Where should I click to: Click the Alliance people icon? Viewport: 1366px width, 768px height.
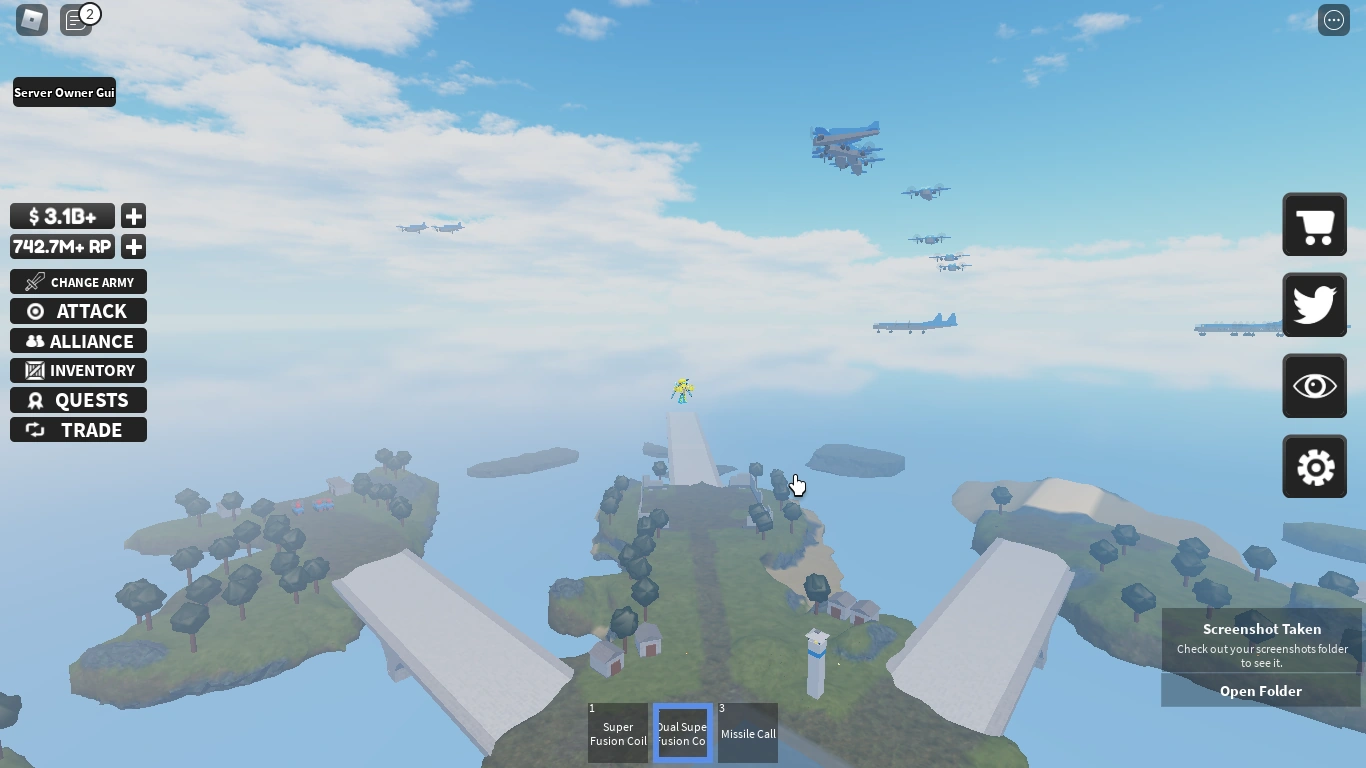click(36, 341)
